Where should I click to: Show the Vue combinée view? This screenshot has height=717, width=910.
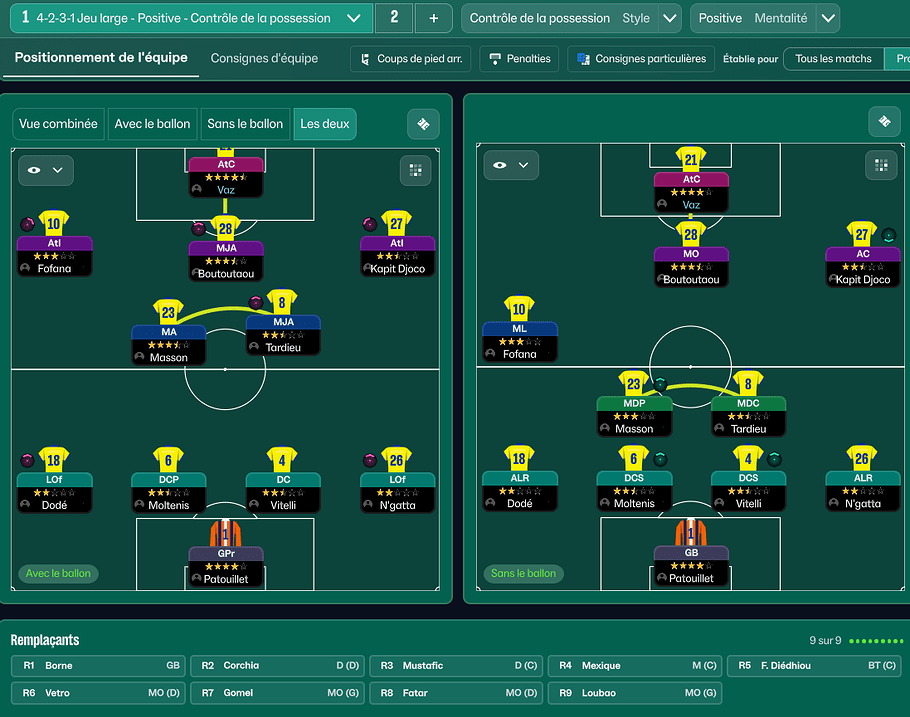click(x=59, y=124)
